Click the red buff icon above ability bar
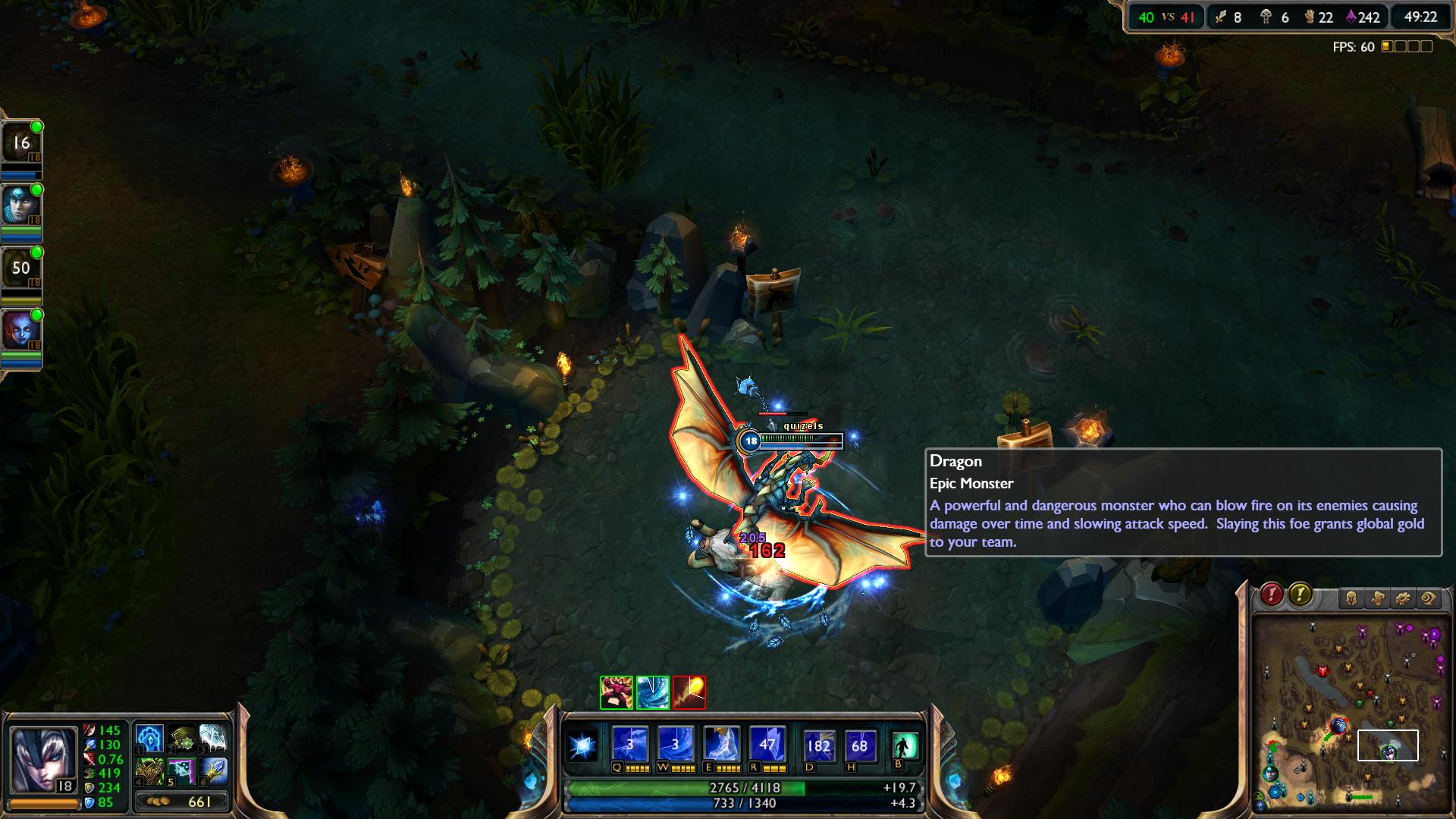The image size is (1456, 819). coord(689,692)
